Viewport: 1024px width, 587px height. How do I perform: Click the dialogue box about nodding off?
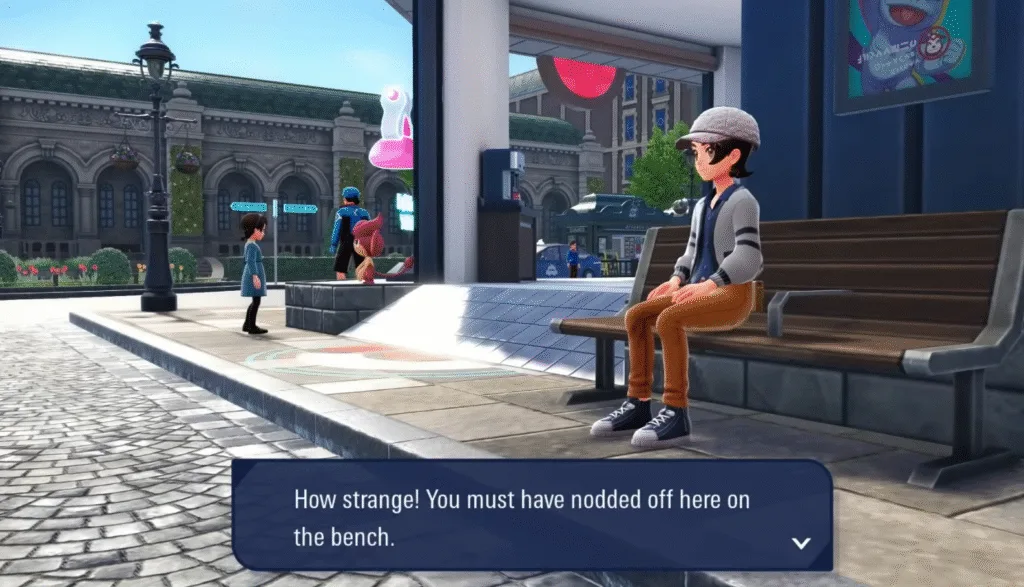point(532,516)
